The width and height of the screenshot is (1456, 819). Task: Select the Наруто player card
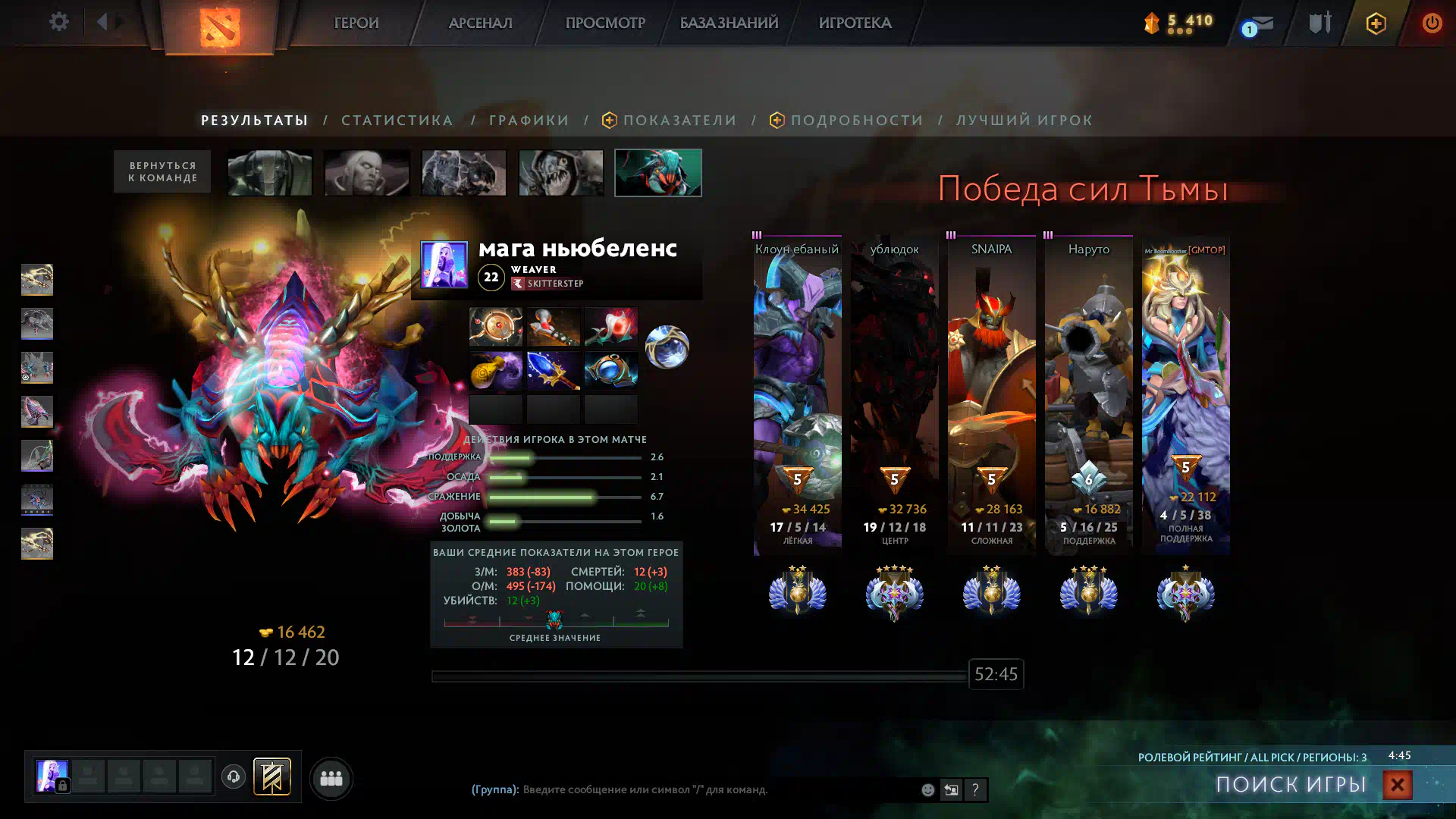[1088, 394]
